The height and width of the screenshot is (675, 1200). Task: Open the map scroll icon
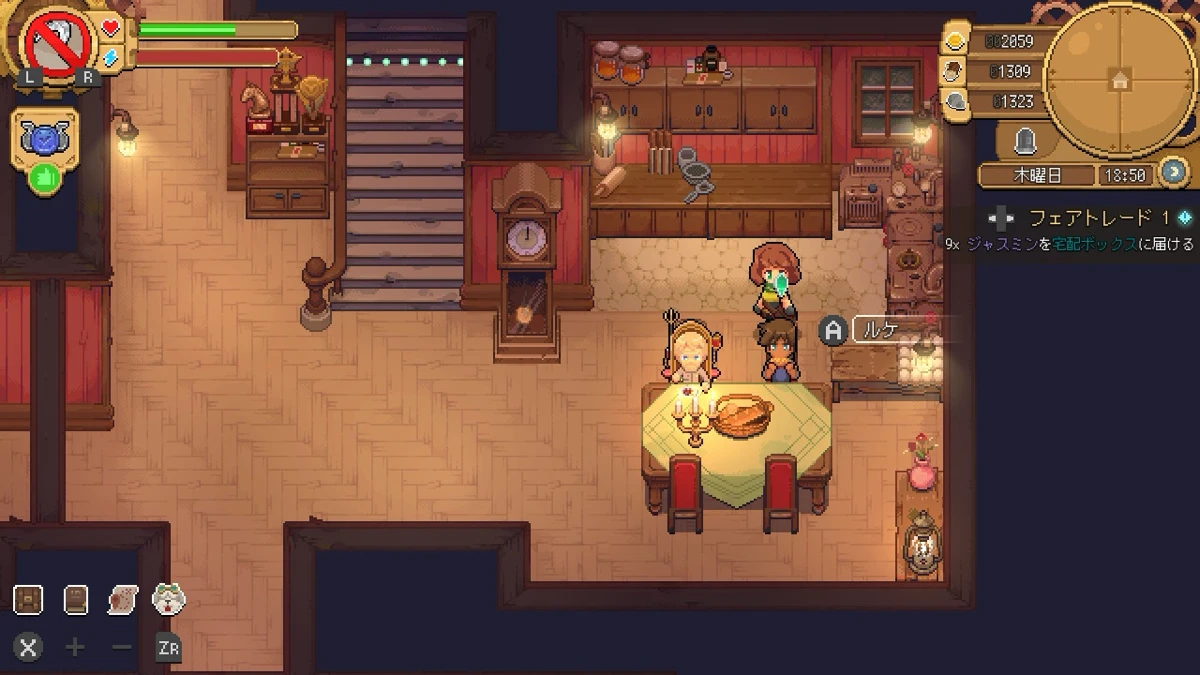click(122, 599)
